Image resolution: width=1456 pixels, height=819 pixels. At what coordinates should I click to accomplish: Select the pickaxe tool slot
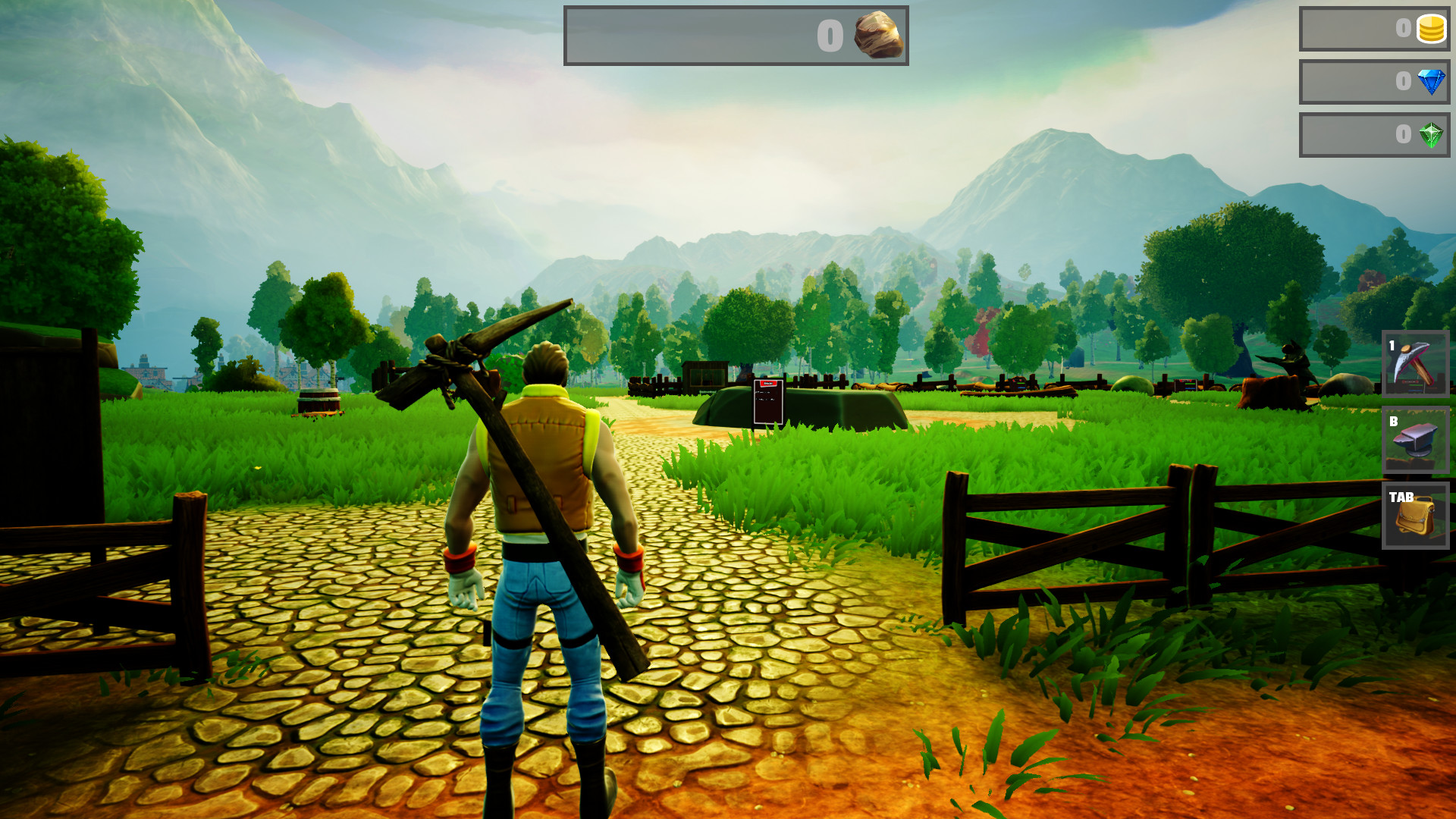1415,364
